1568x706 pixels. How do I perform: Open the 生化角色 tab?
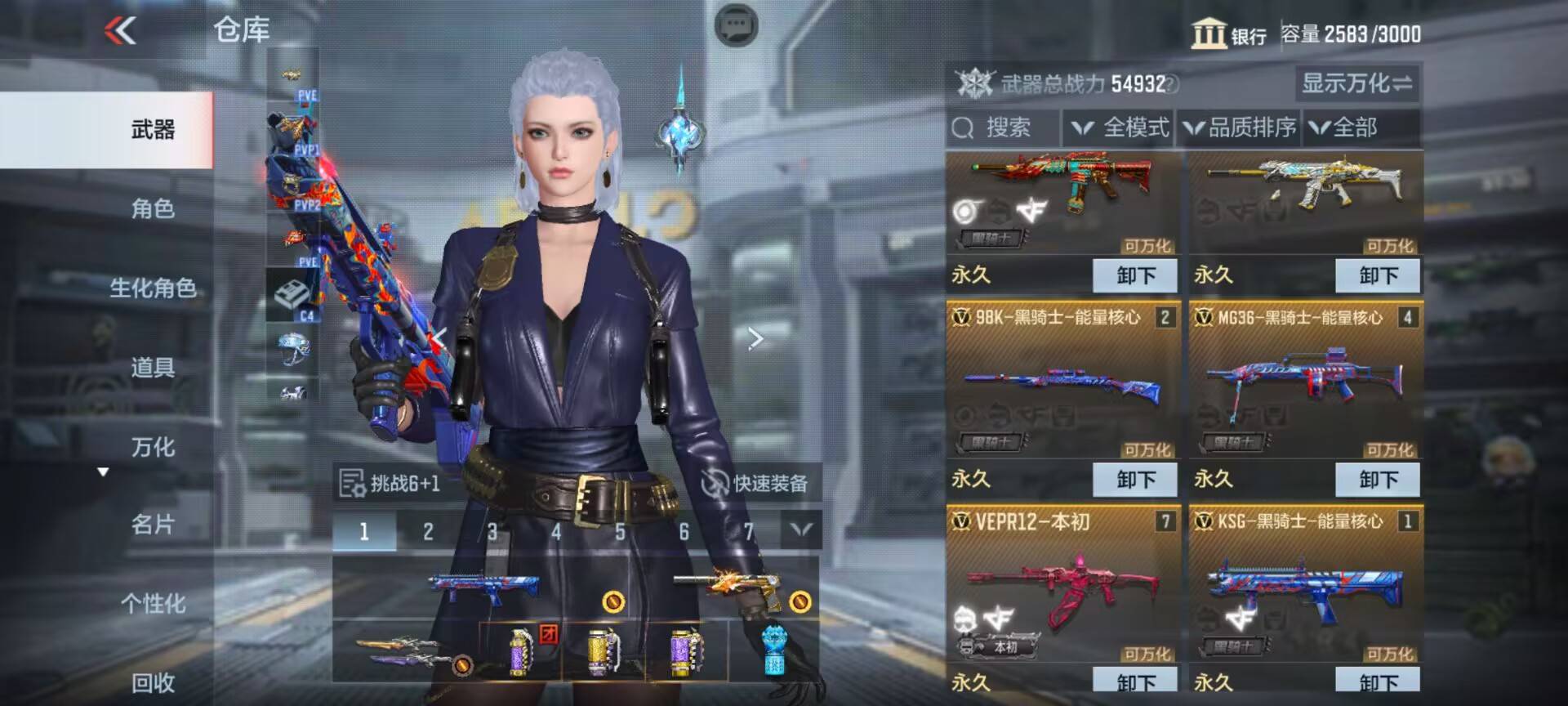[153, 288]
